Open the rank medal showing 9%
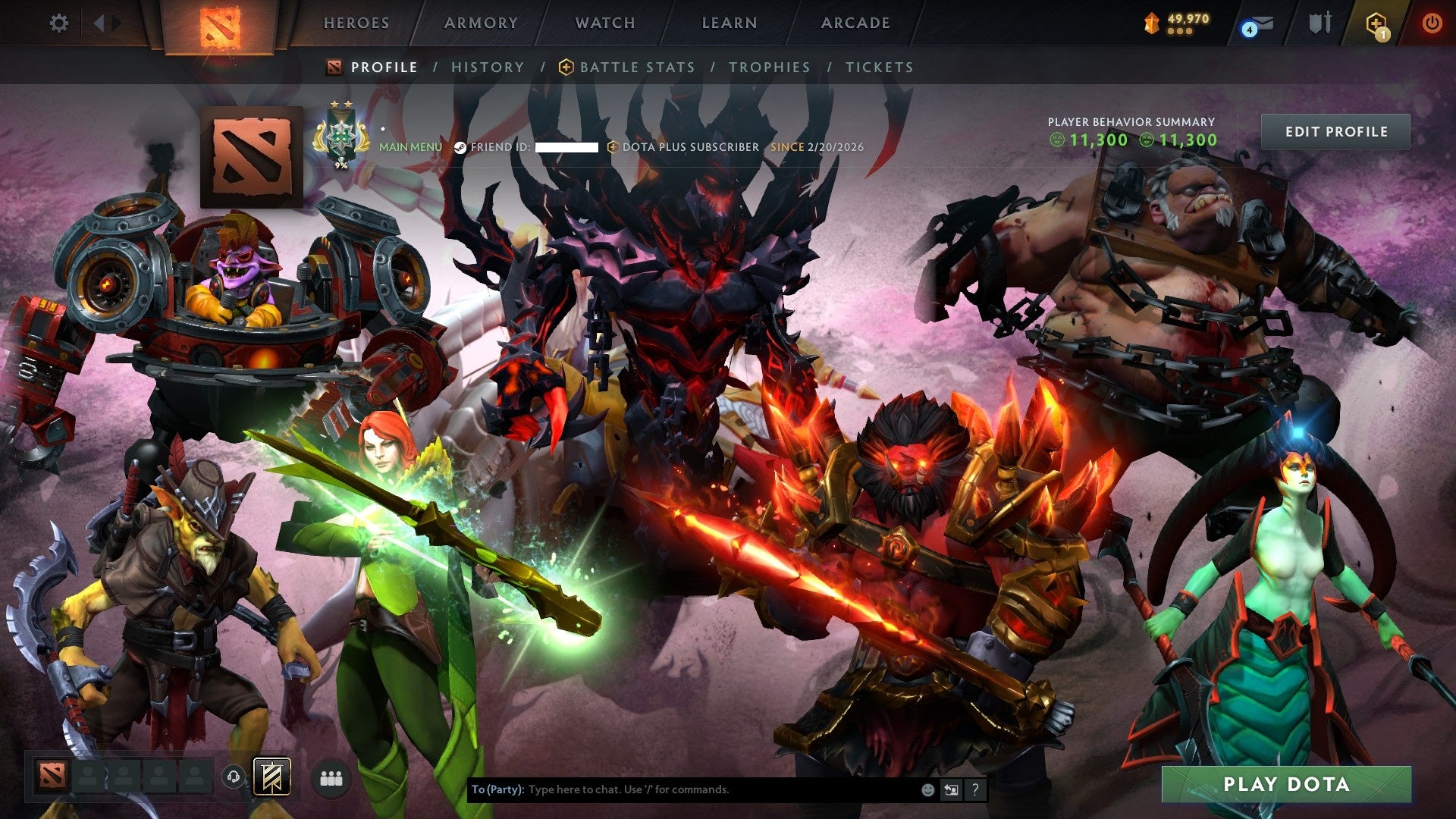 (340, 136)
